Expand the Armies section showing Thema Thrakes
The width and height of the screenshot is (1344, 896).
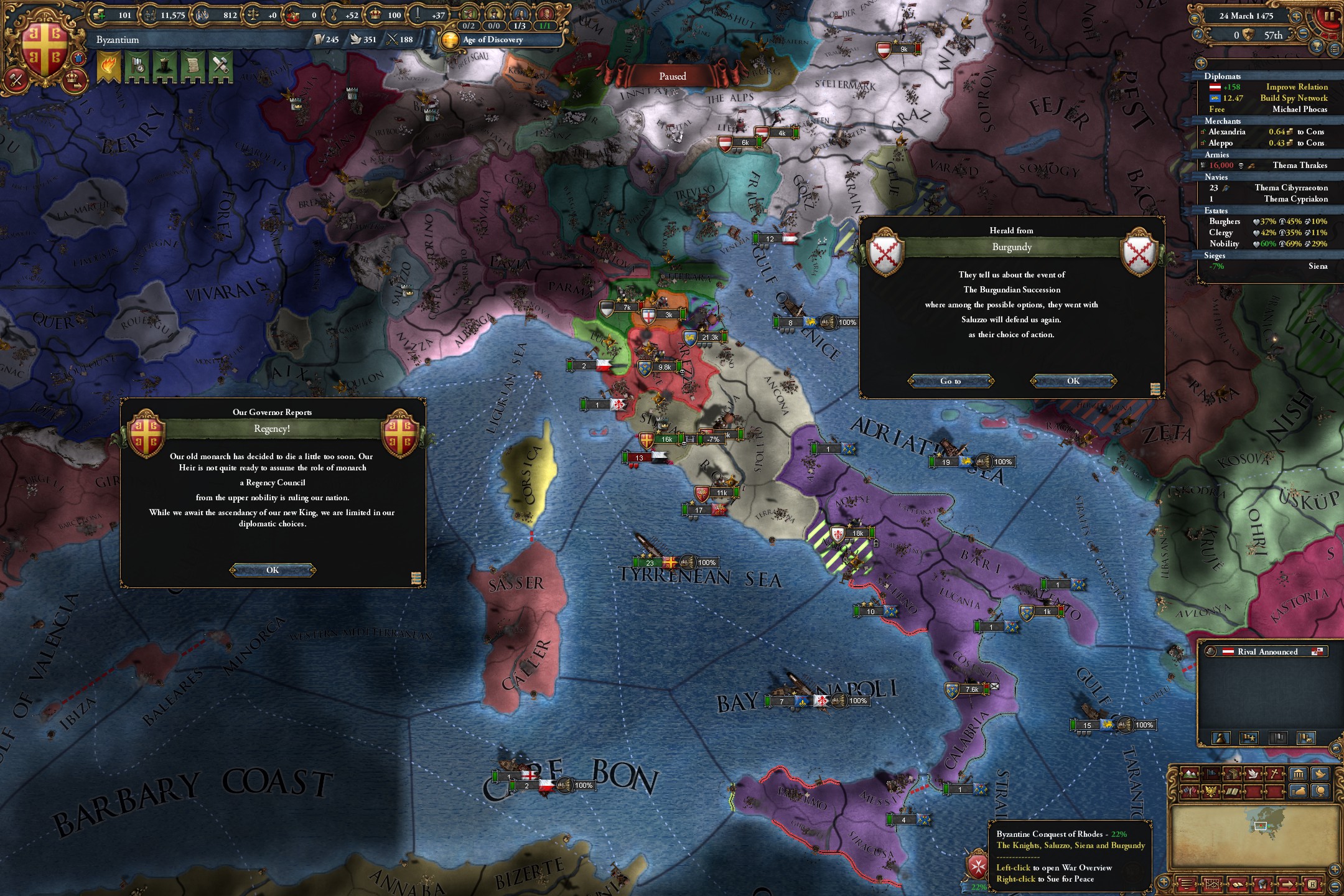pos(1218,154)
